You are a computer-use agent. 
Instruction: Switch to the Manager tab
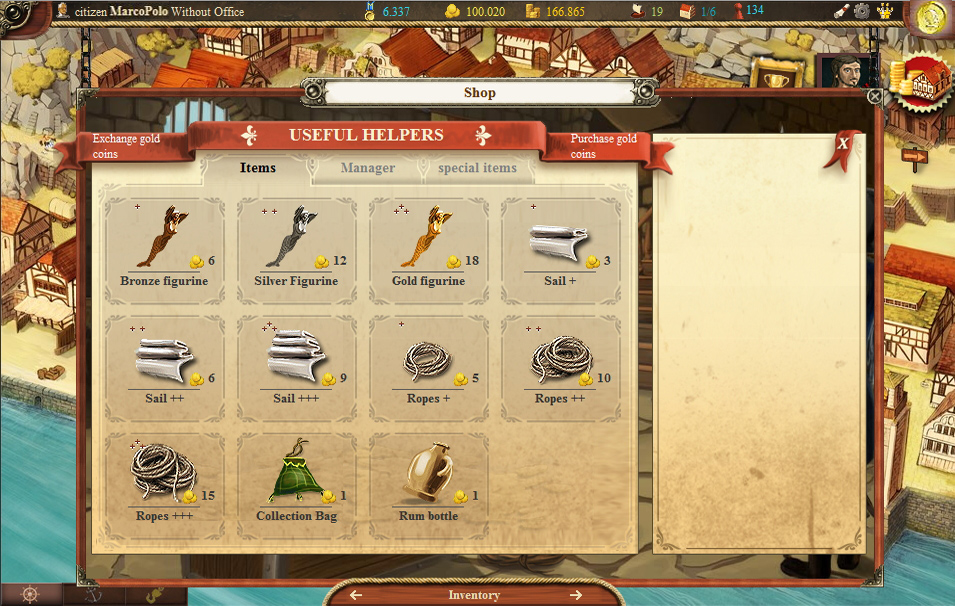(368, 168)
